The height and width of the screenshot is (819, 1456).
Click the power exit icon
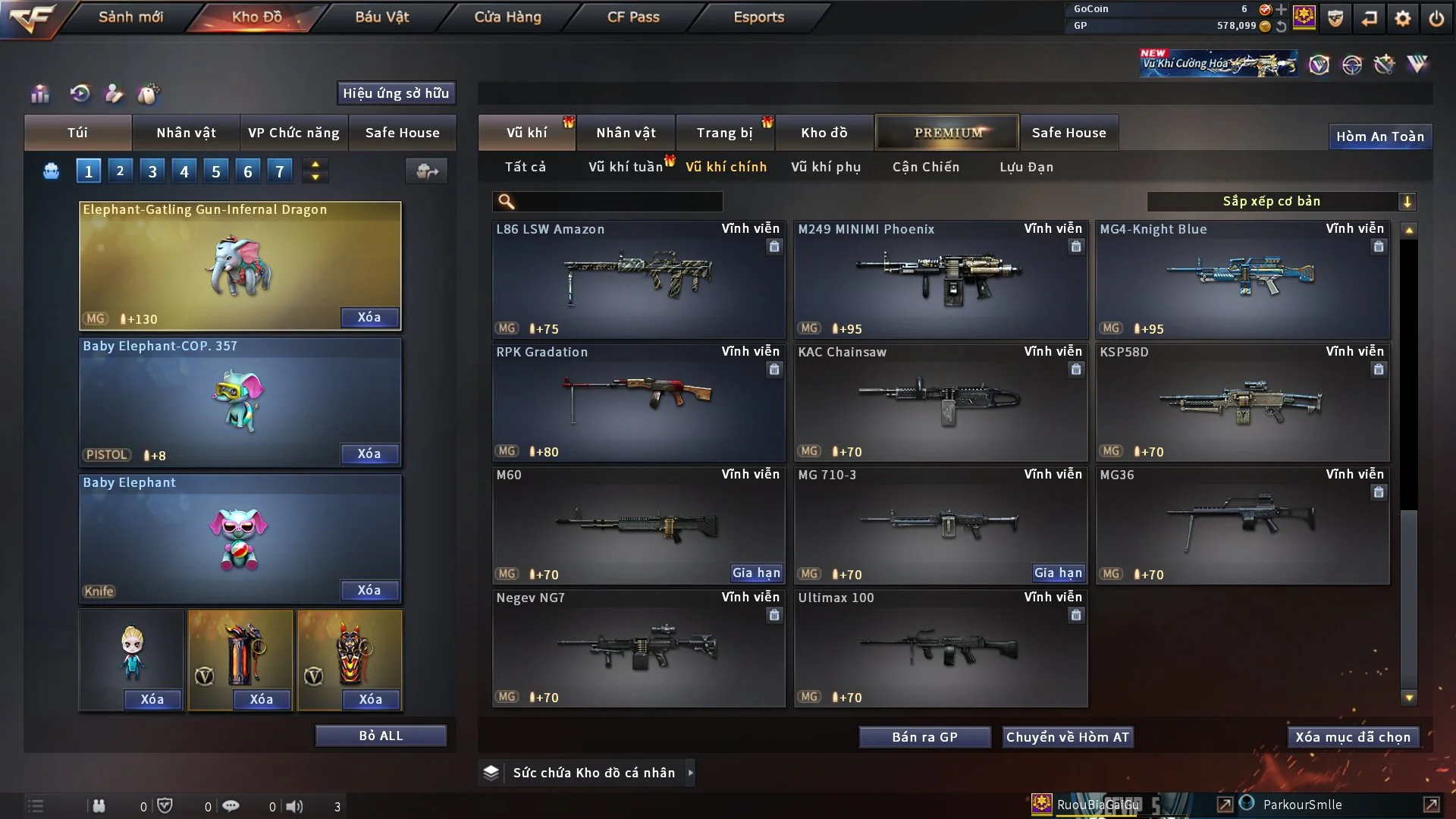(1436, 18)
